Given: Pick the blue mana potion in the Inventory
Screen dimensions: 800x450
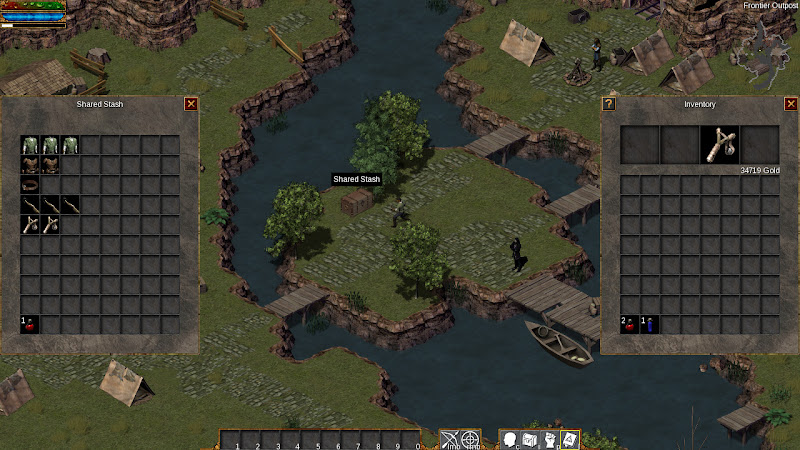Looking at the screenshot, I should point(650,324).
